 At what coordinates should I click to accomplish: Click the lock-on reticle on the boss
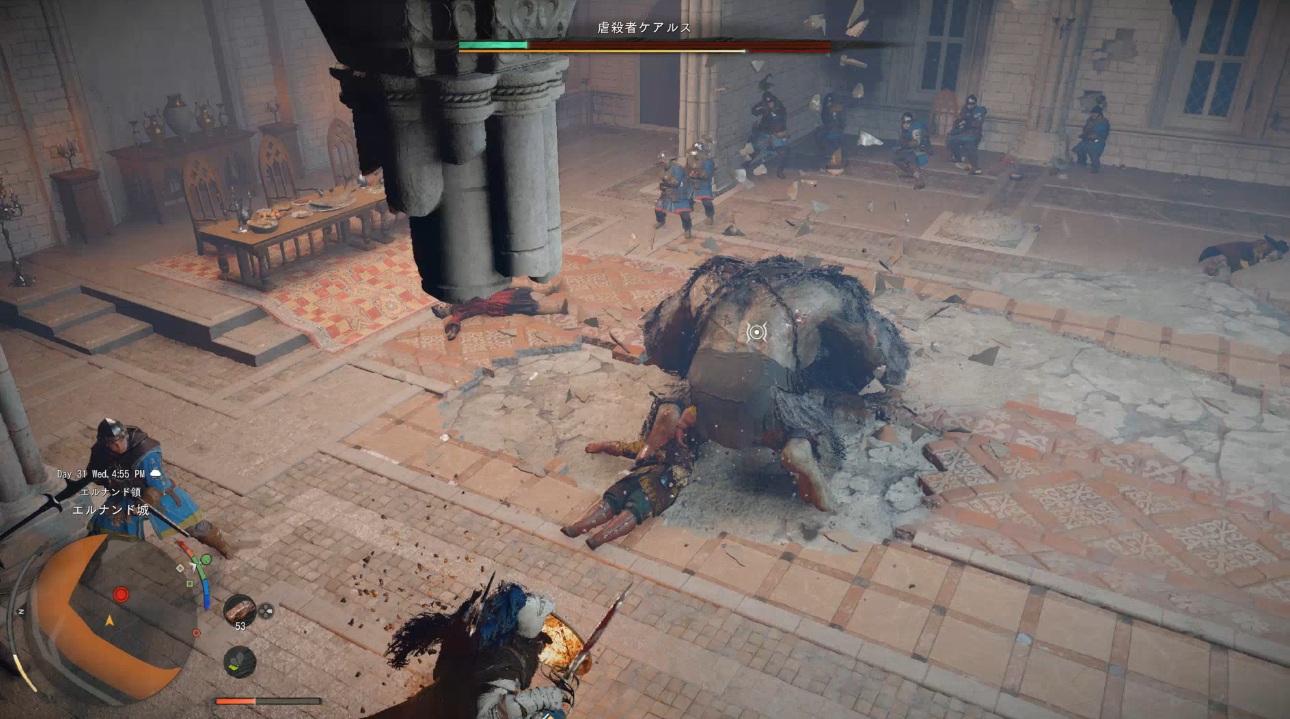pos(757,332)
